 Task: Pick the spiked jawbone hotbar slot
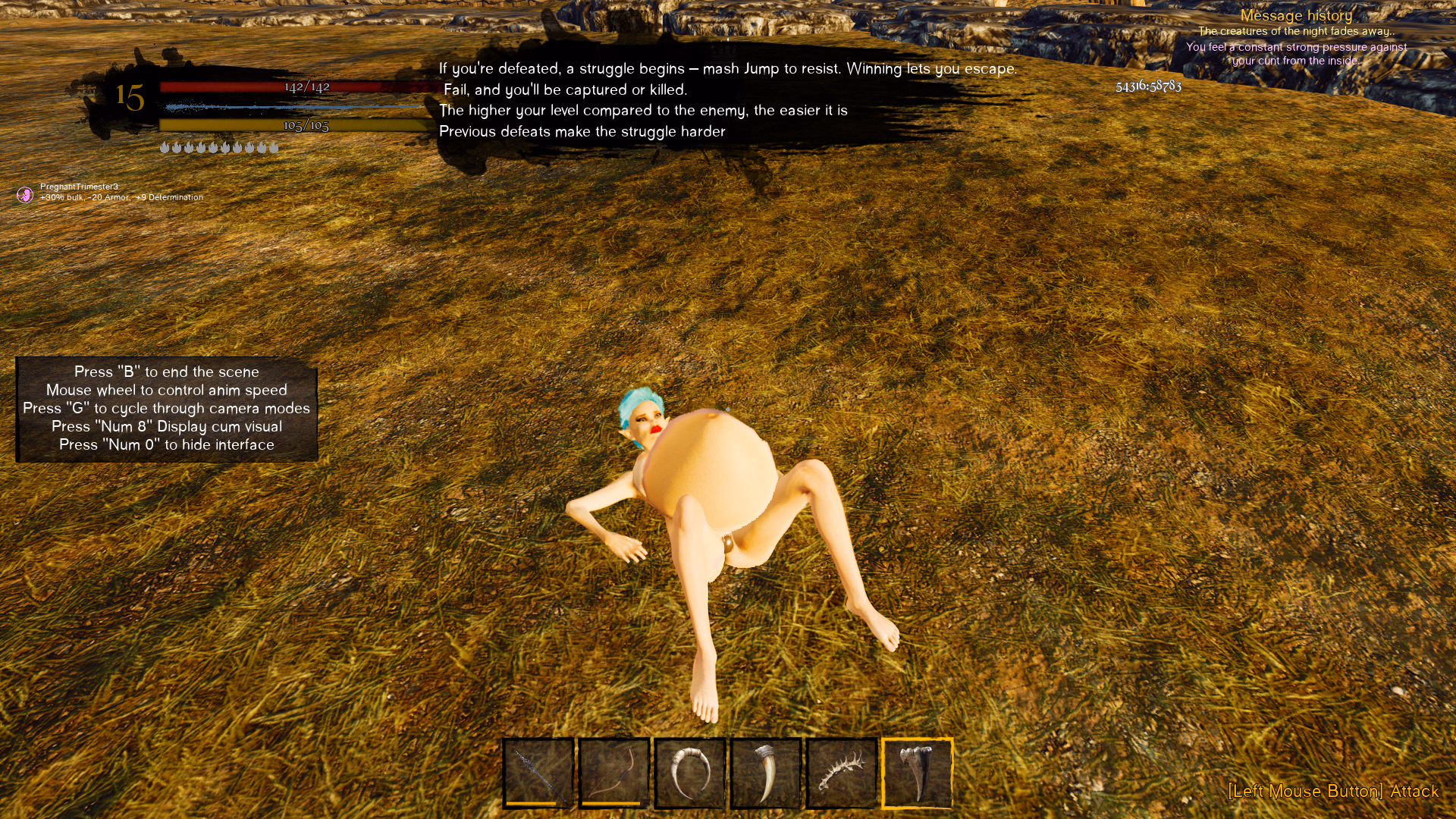(x=842, y=773)
